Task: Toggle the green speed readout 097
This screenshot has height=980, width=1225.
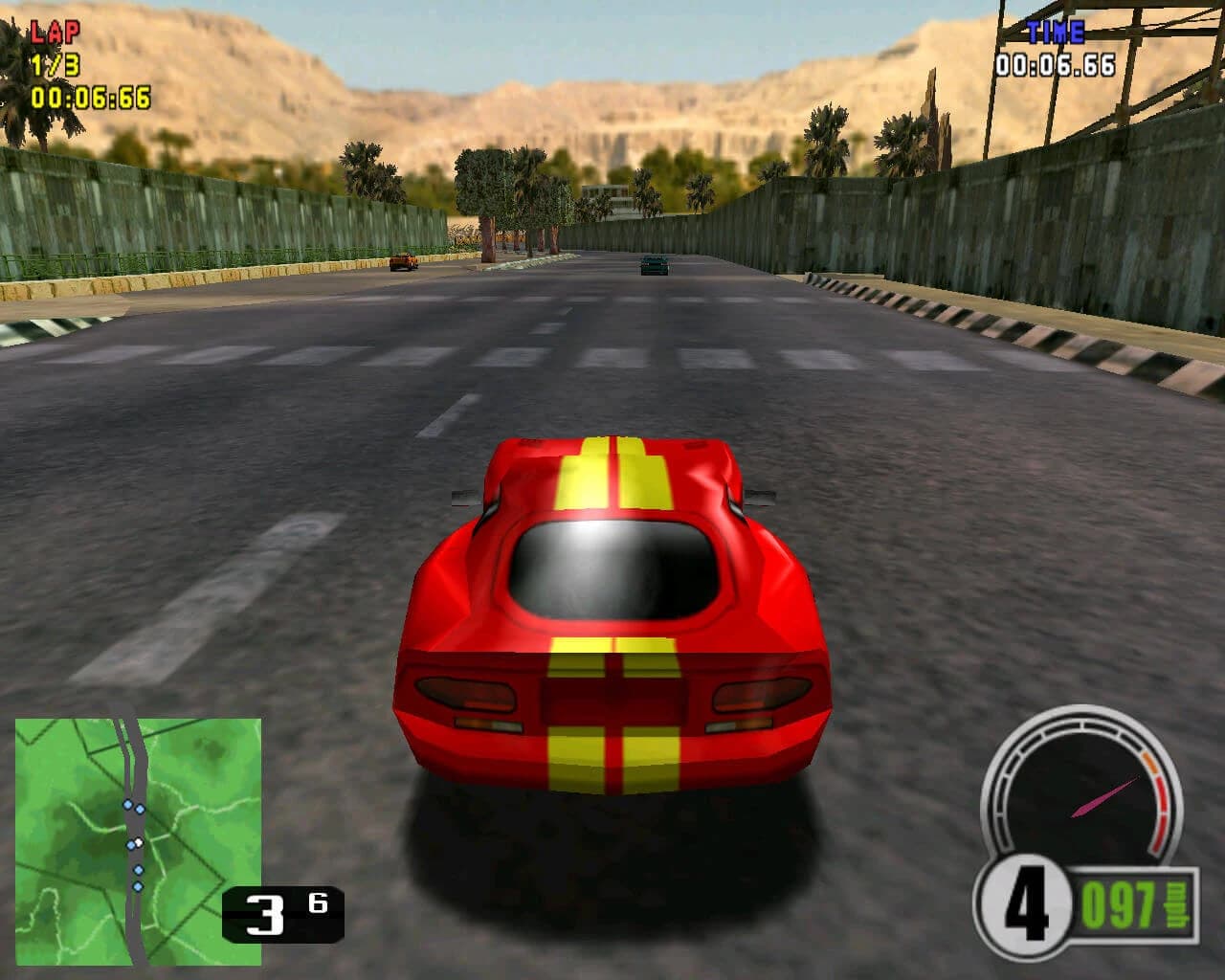Action: 1120,902
